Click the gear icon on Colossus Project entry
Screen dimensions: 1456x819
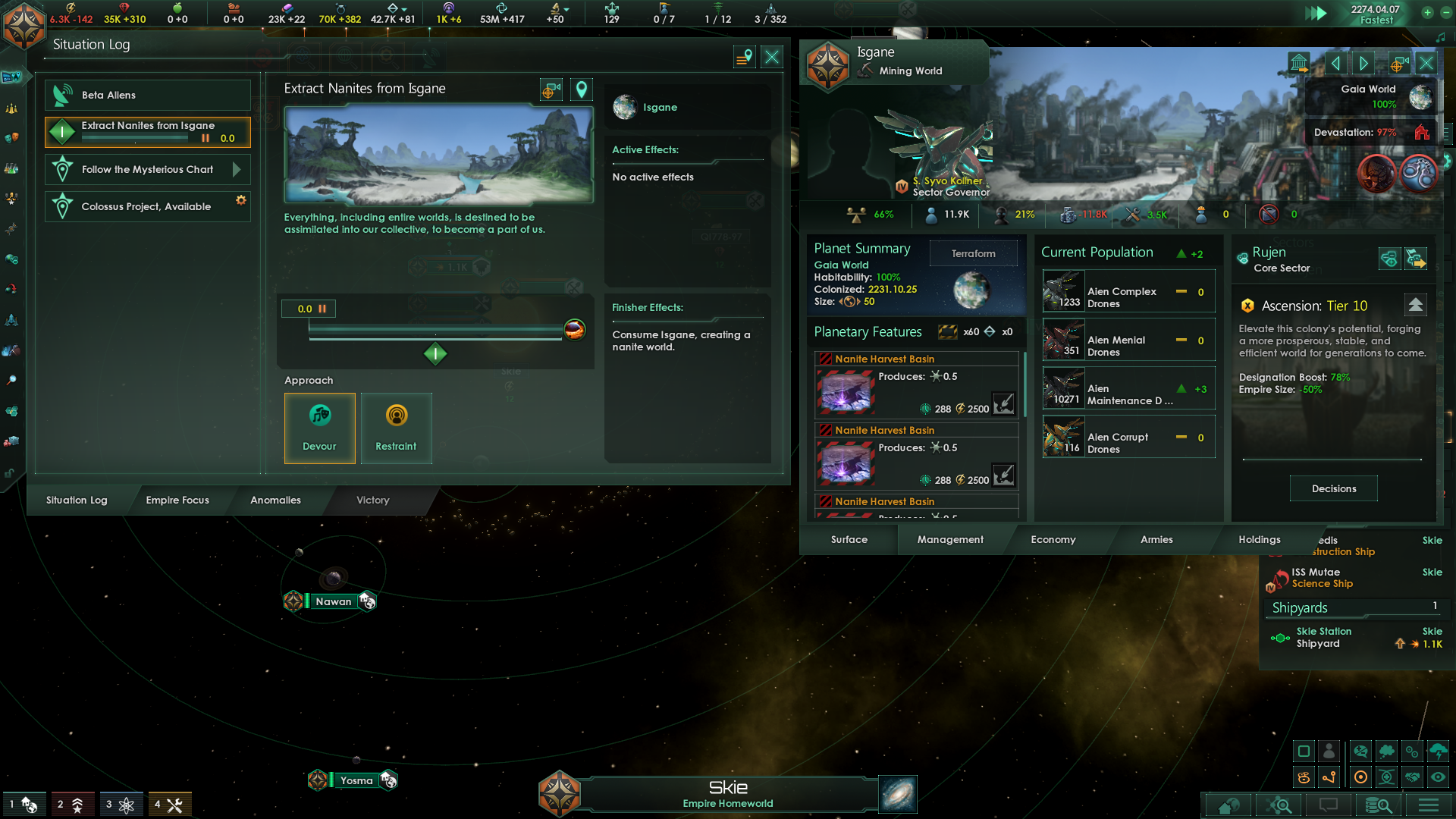[x=241, y=199]
